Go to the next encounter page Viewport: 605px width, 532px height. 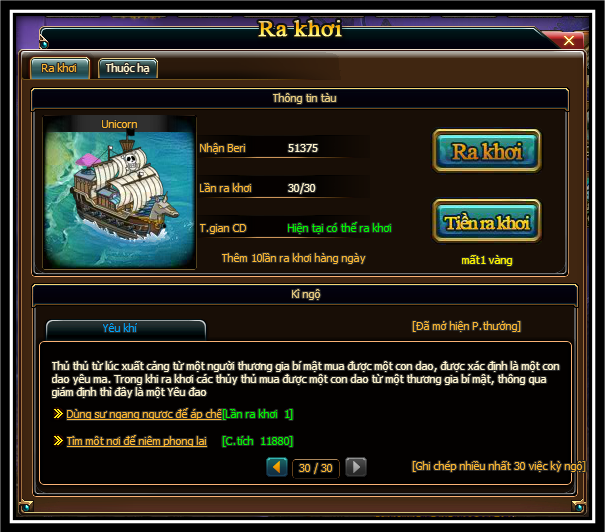click(355, 467)
